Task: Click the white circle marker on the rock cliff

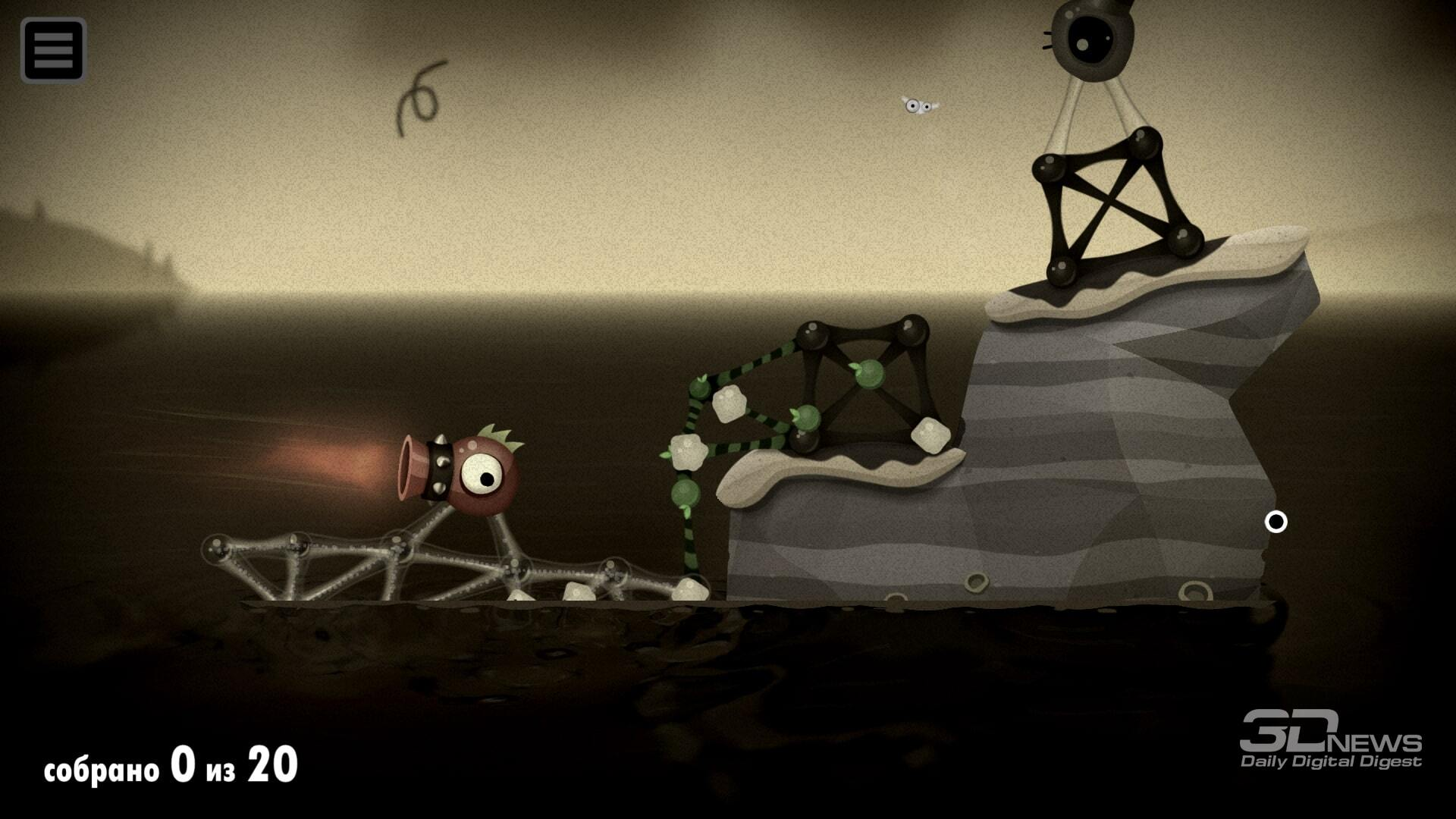Action: coord(1277,521)
